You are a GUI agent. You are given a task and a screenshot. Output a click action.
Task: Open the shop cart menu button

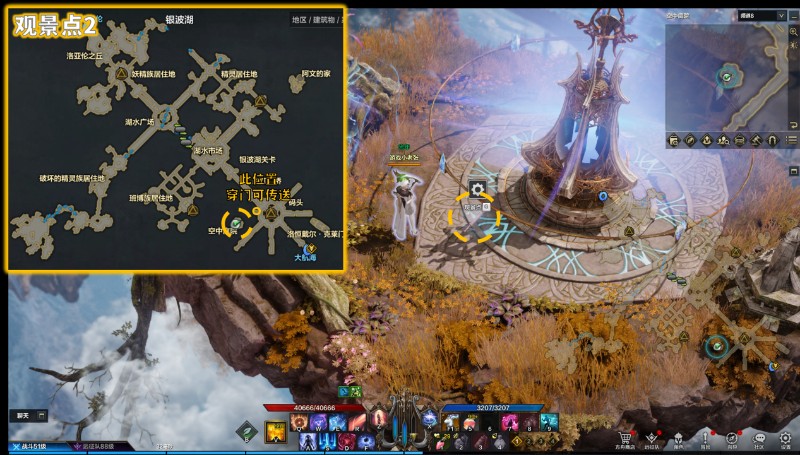[x=625, y=438]
